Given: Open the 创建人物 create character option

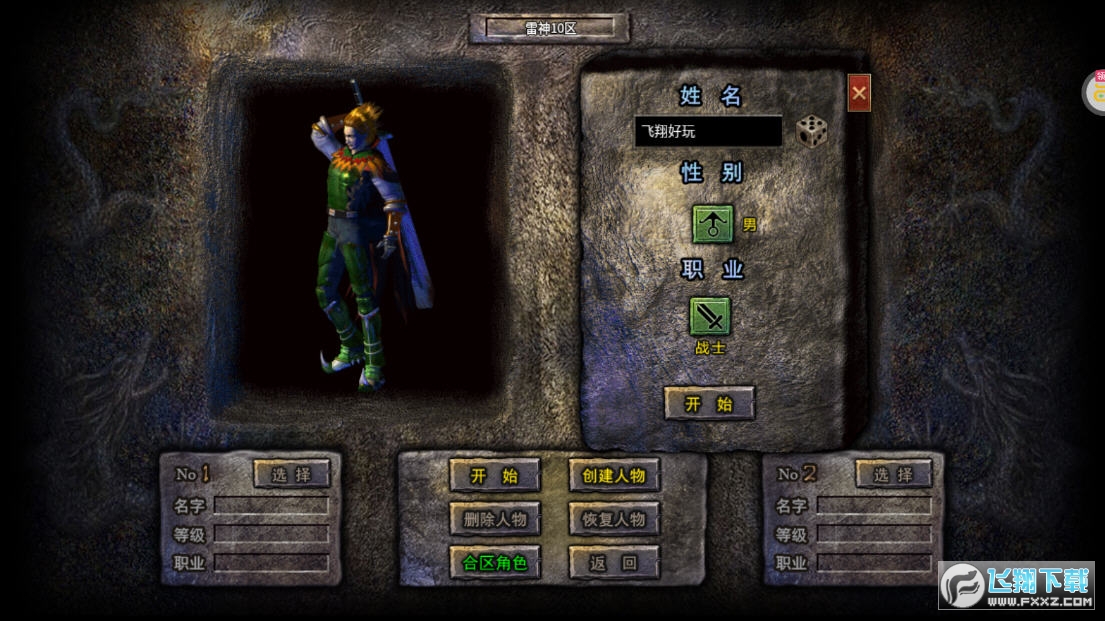Looking at the screenshot, I should [x=614, y=476].
